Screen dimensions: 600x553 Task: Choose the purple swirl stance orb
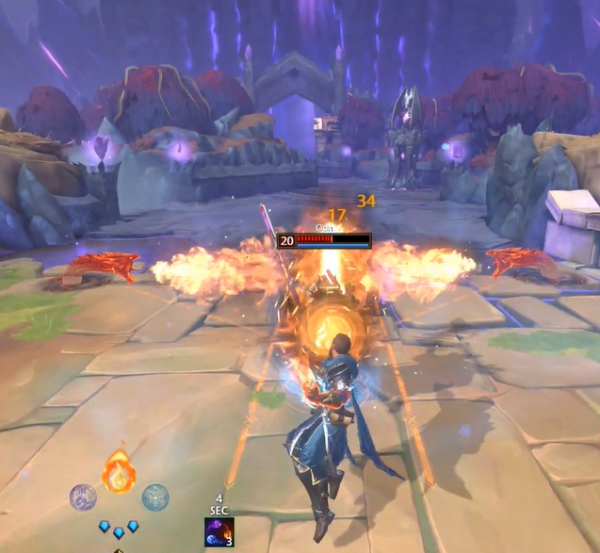pyautogui.click(x=82, y=496)
